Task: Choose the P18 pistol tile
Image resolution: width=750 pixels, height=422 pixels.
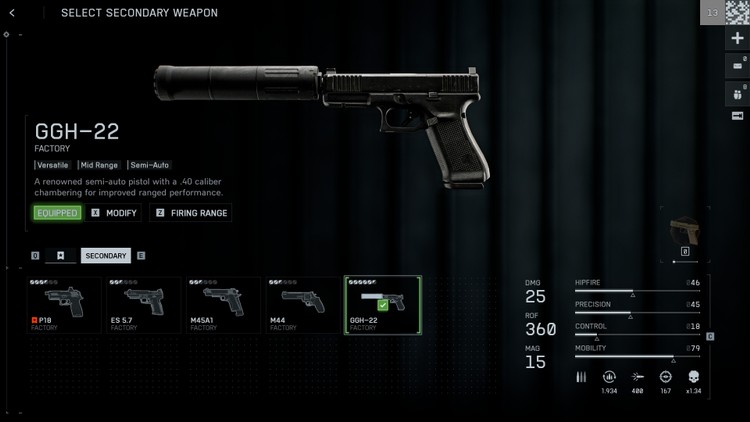Action: 64,305
